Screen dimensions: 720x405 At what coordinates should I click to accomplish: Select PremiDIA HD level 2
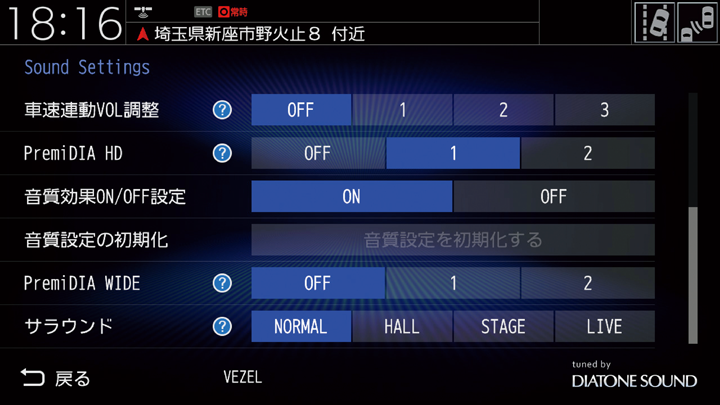point(587,153)
